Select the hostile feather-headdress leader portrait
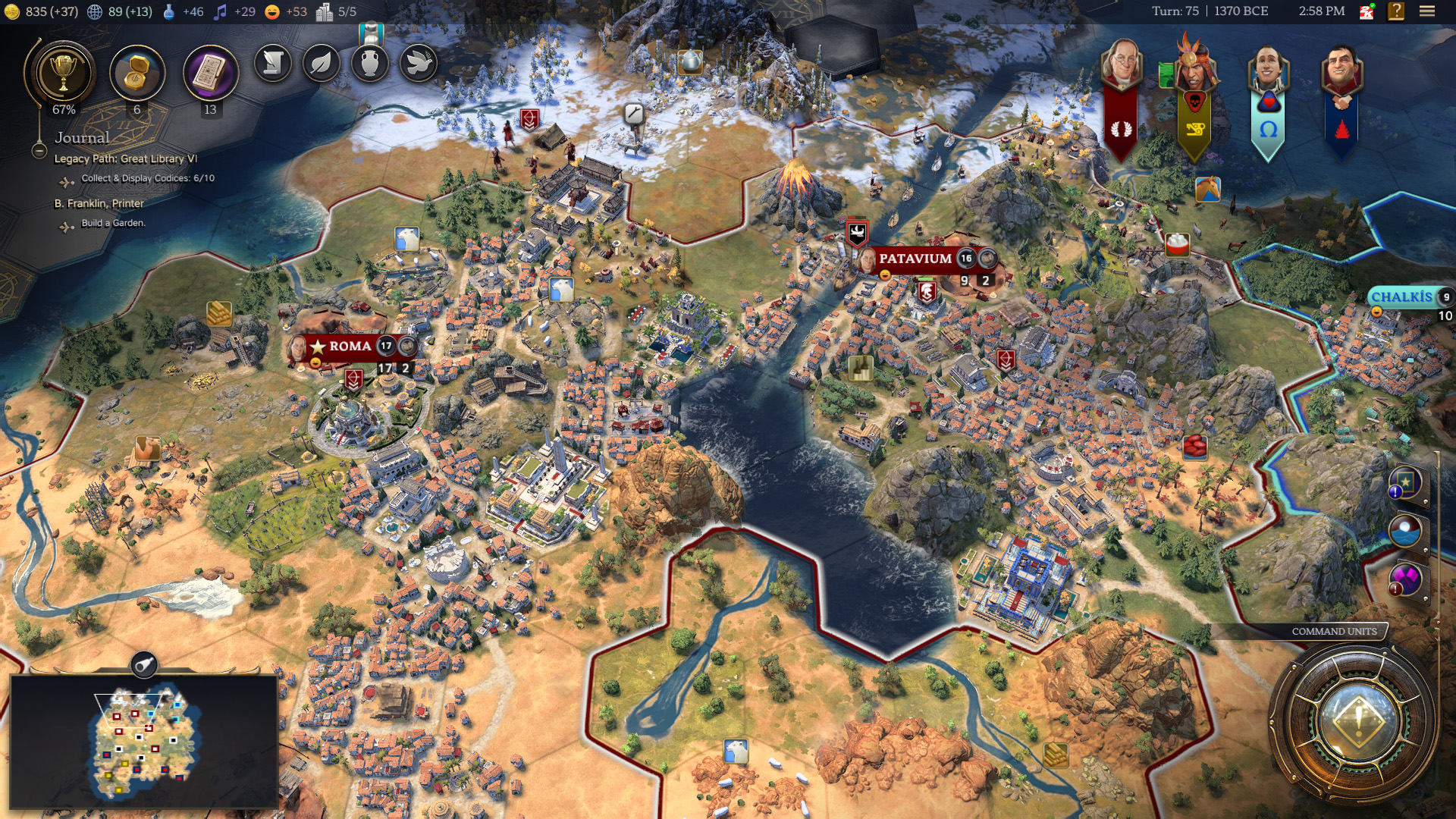1456x819 pixels. pos(1194,67)
